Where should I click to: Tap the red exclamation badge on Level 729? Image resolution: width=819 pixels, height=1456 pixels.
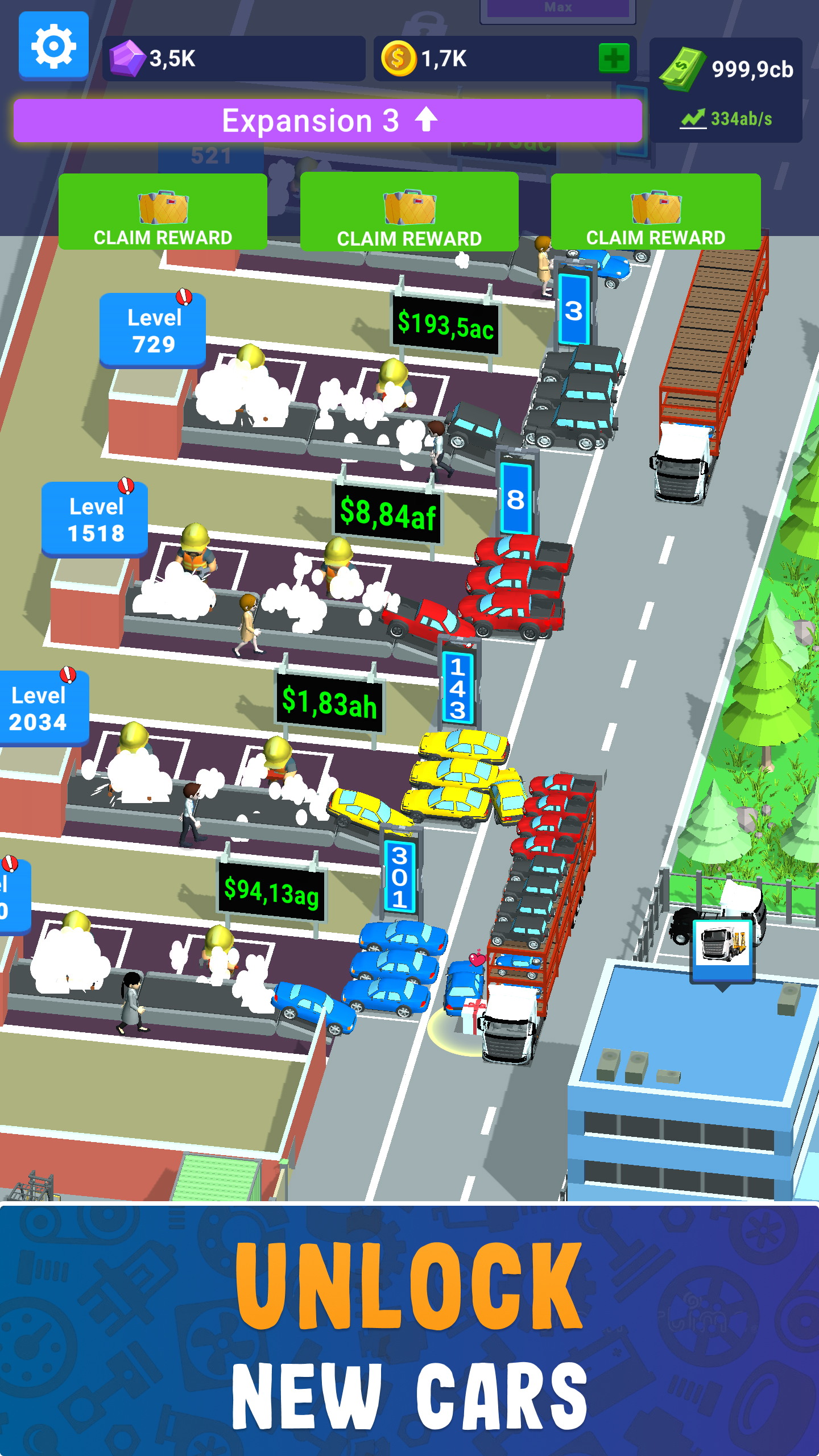point(183,296)
